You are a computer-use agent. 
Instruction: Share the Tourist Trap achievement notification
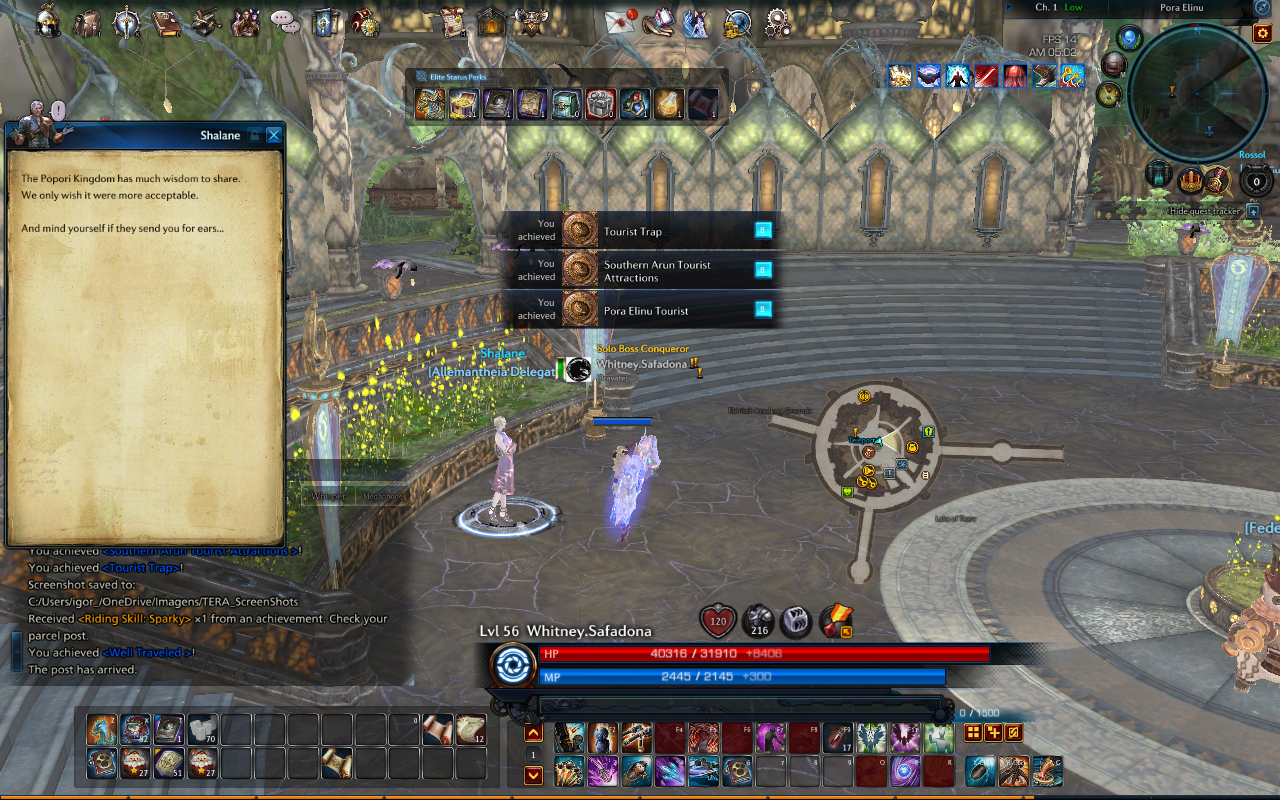pyautogui.click(x=763, y=230)
